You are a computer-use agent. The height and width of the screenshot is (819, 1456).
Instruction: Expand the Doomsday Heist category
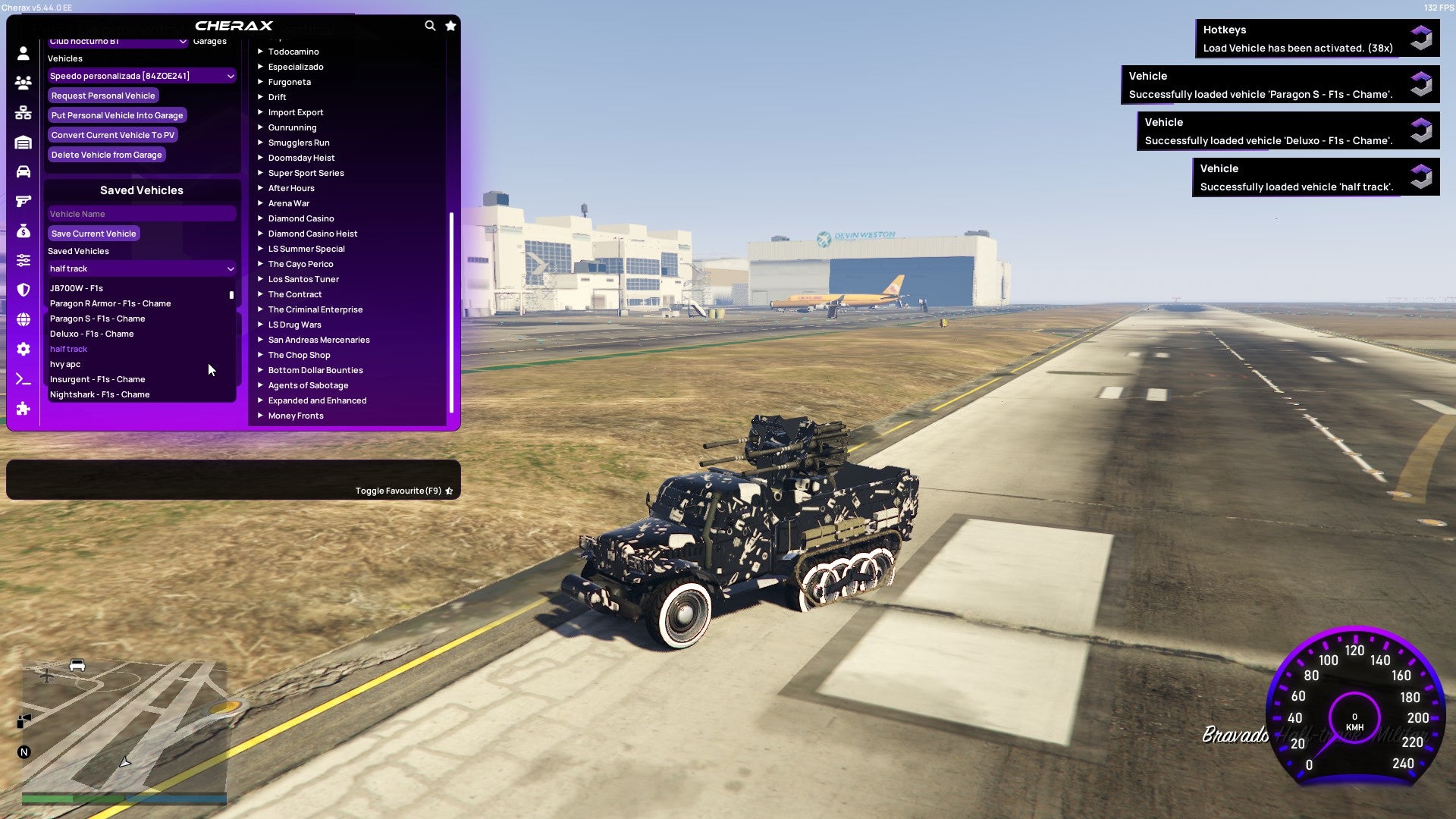coord(300,158)
